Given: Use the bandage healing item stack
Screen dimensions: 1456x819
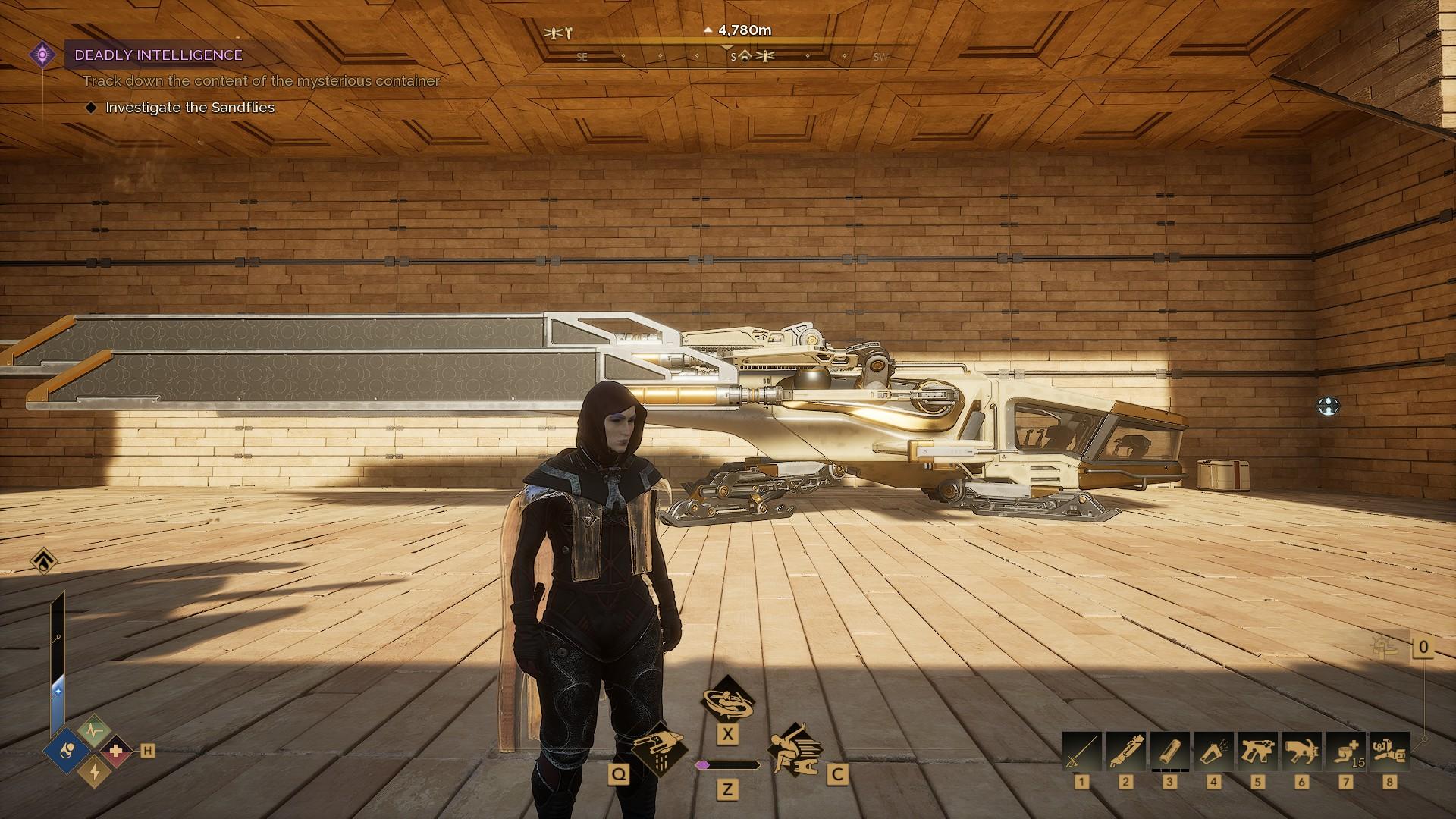Looking at the screenshot, I should [1345, 751].
